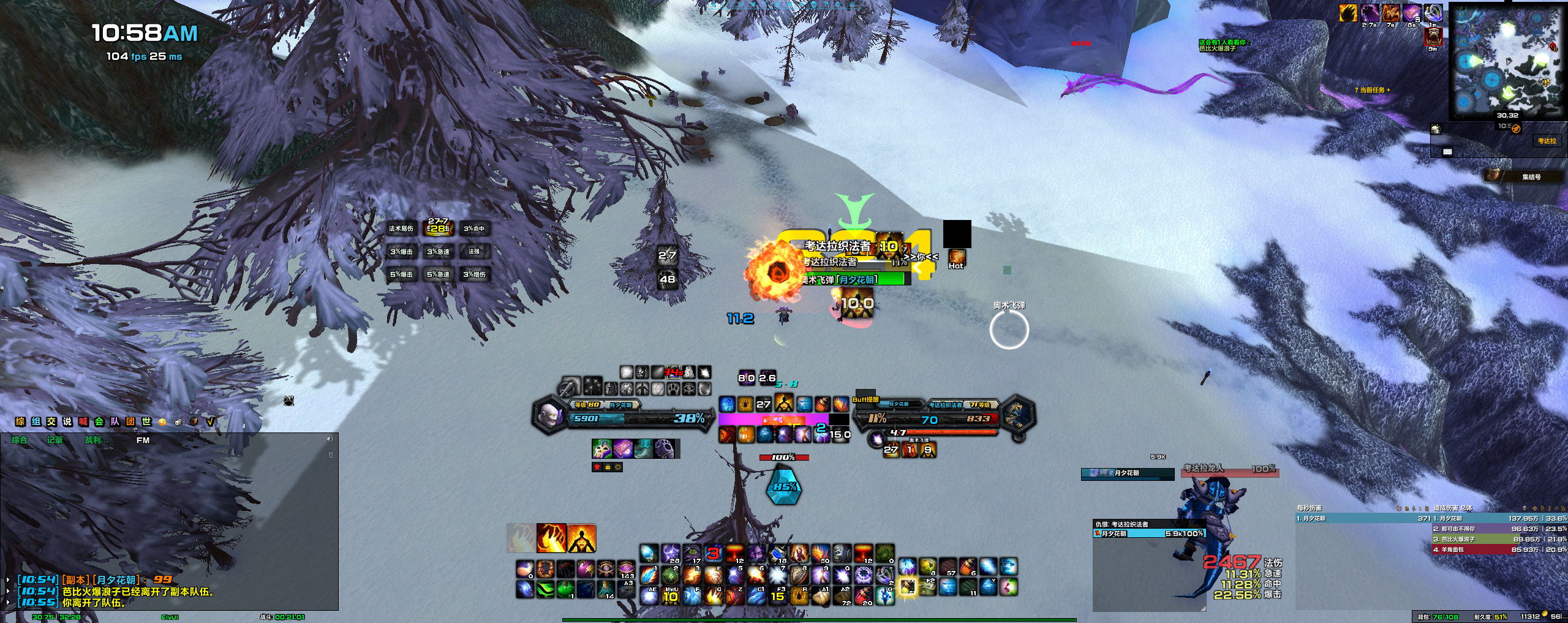Switch to the 记录 chat tab
Image resolution: width=1568 pixels, height=623 pixels.
tap(55, 440)
